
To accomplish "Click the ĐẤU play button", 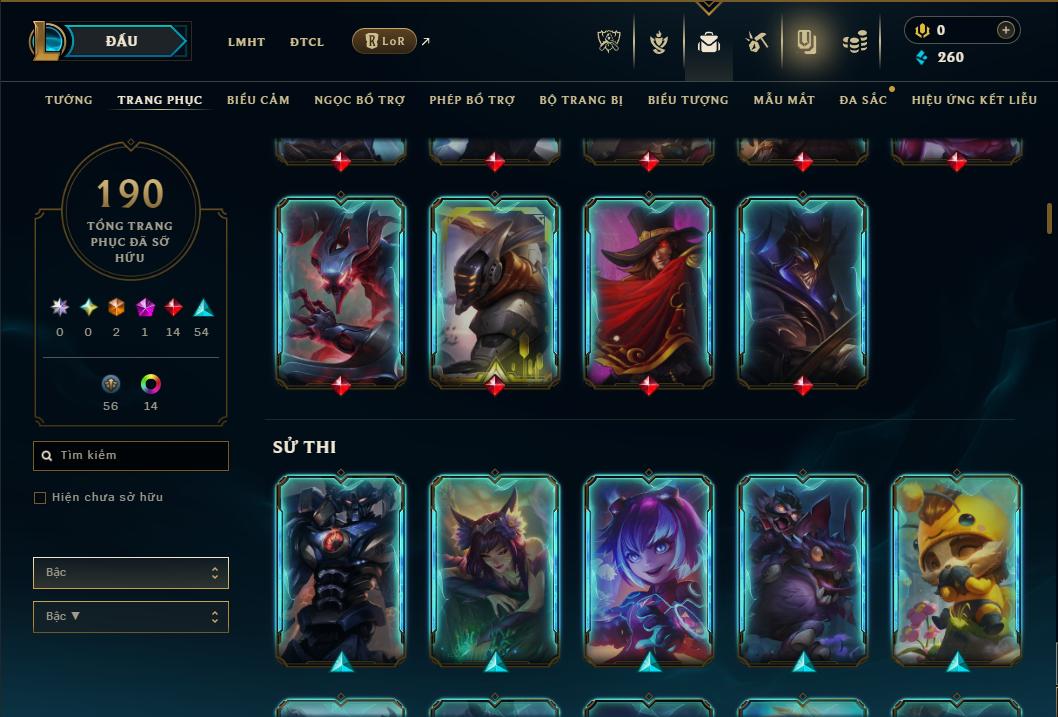I will click(x=122, y=41).
